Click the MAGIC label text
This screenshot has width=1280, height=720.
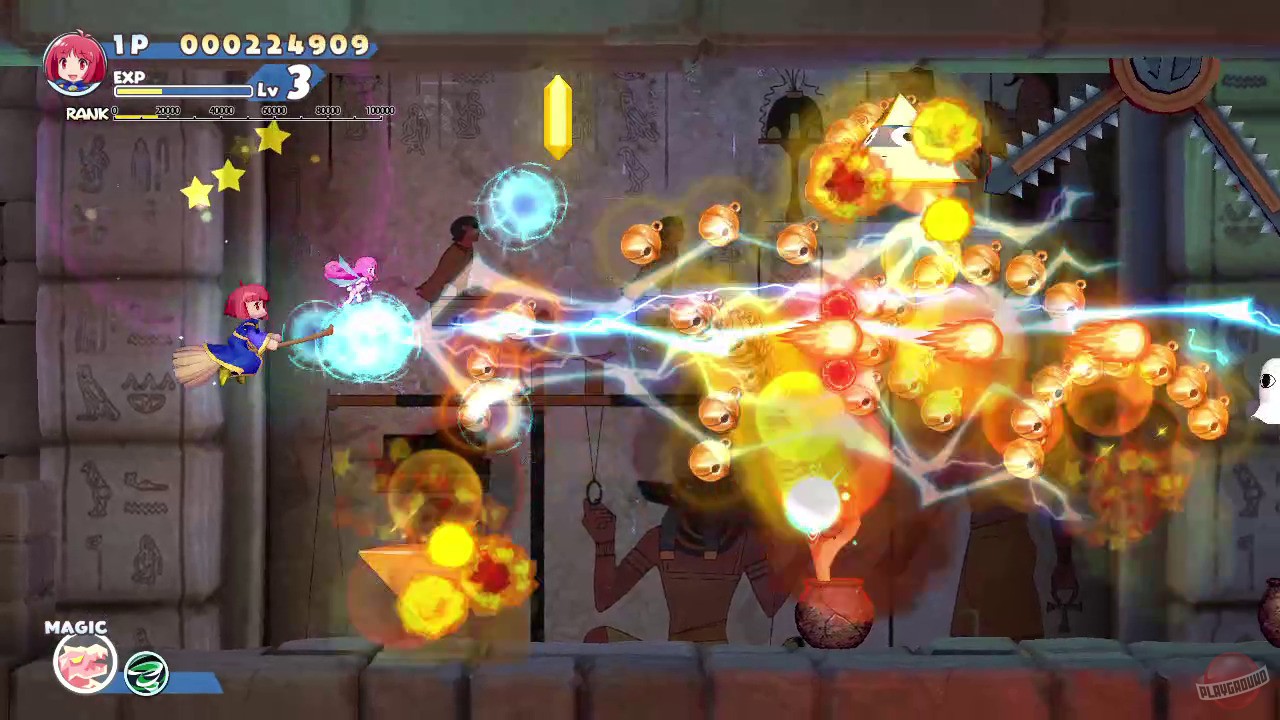[x=76, y=627]
